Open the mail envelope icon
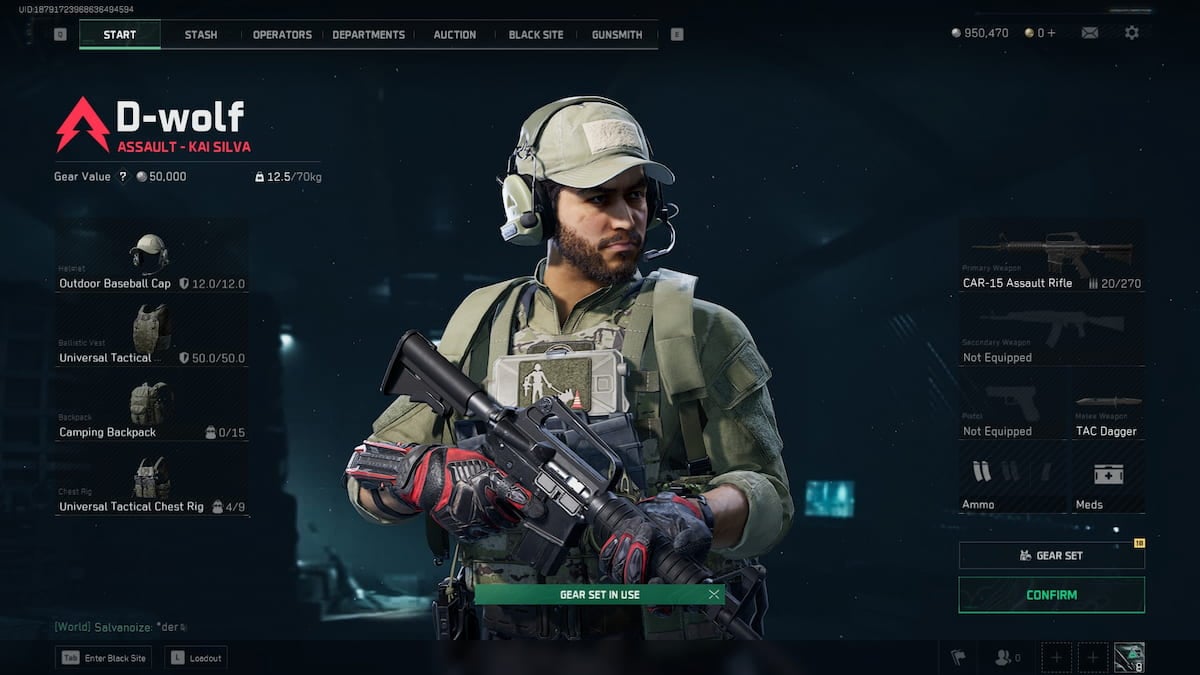This screenshot has height=675, width=1200. click(x=1090, y=33)
